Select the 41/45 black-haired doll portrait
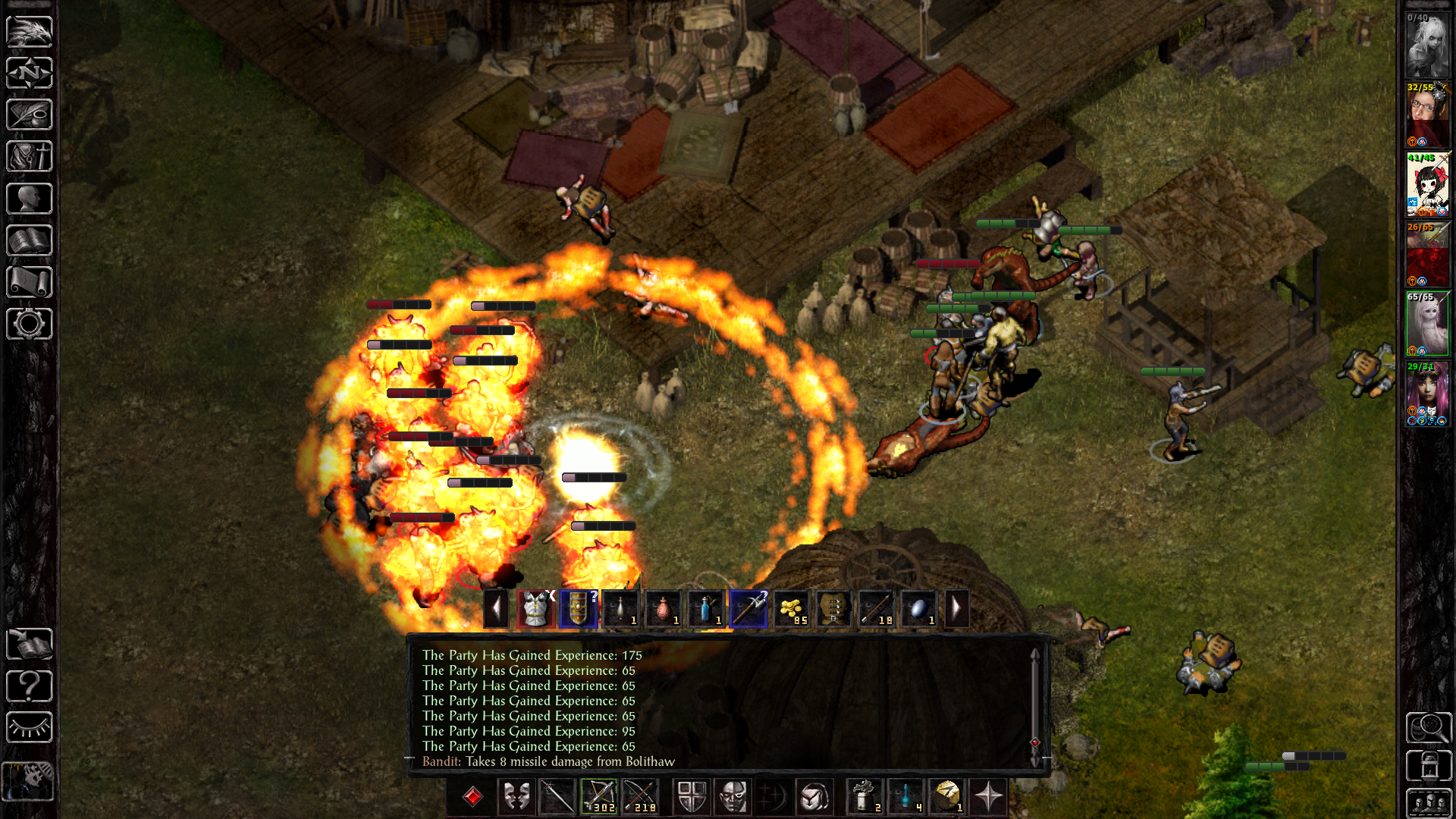Image resolution: width=1456 pixels, height=819 pixels. pyautogui.click(x=1427, y=185)
